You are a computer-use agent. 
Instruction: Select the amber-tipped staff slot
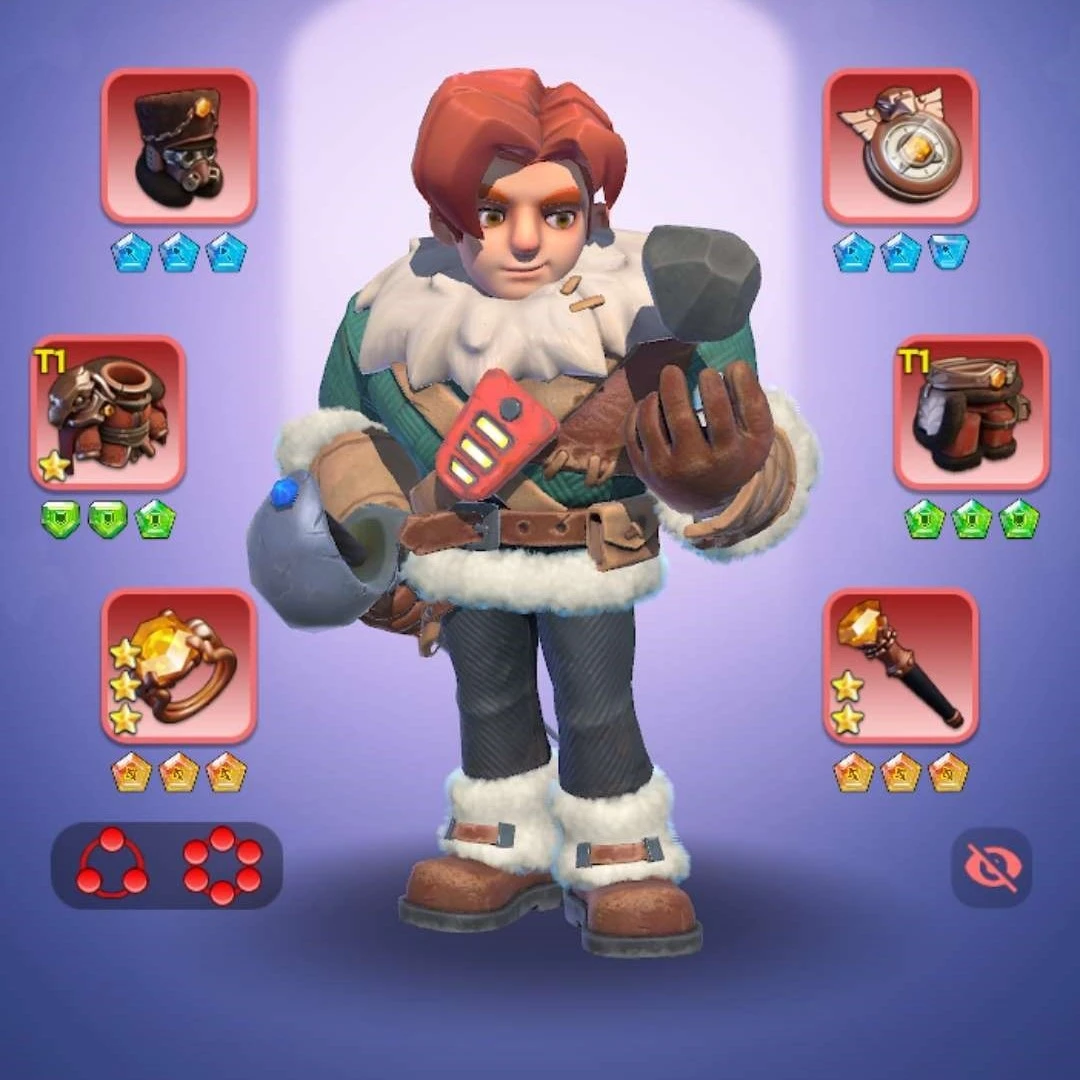(900, 666)
